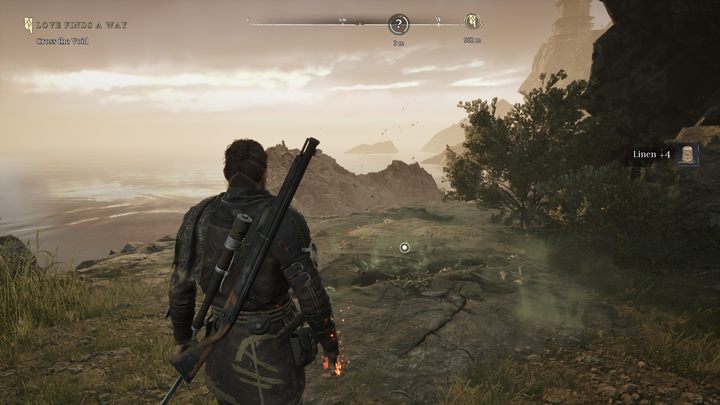Select the question mark compass marker

coord(398,24)
